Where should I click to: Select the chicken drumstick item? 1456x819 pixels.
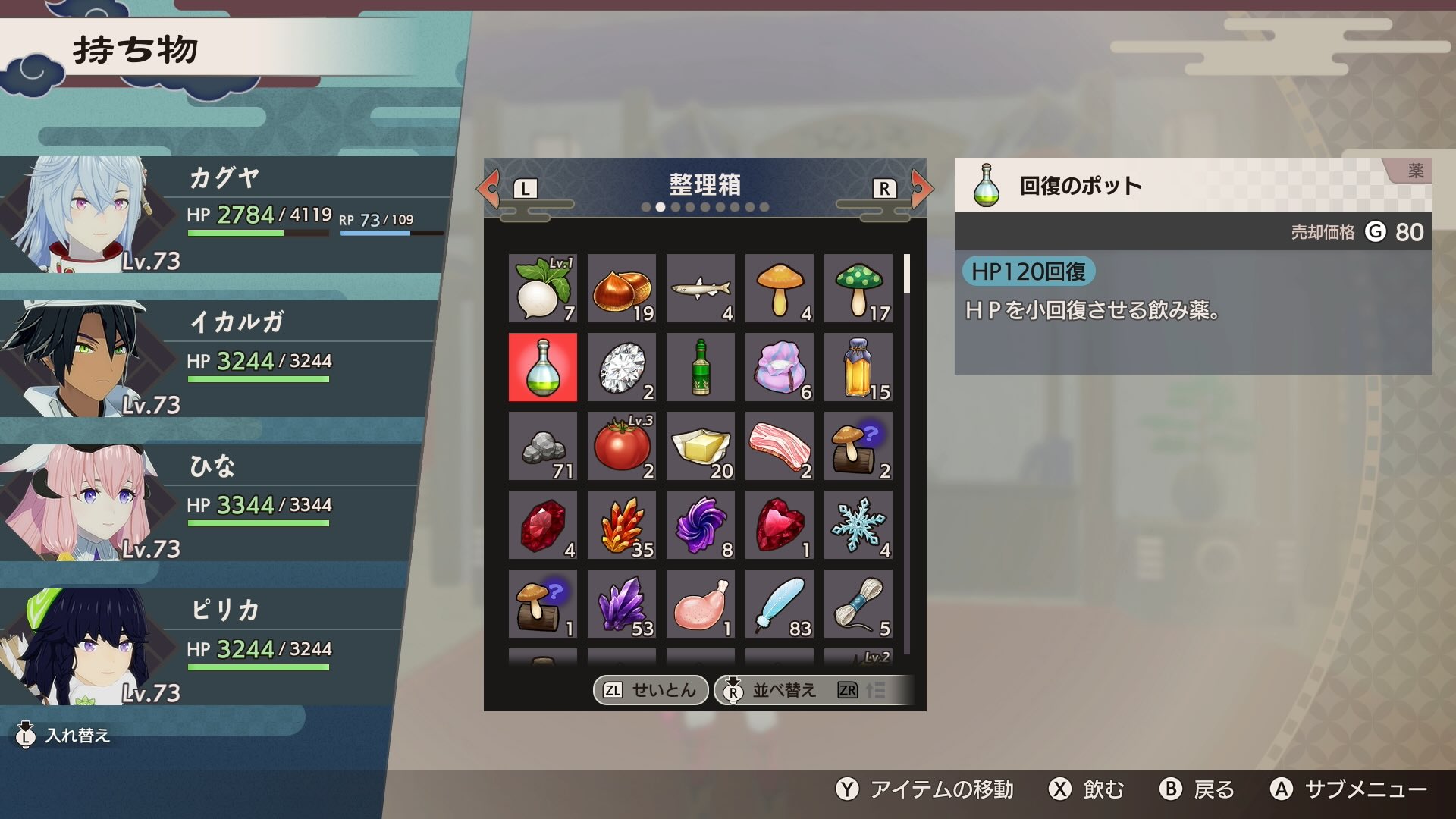tap(700, 604)
